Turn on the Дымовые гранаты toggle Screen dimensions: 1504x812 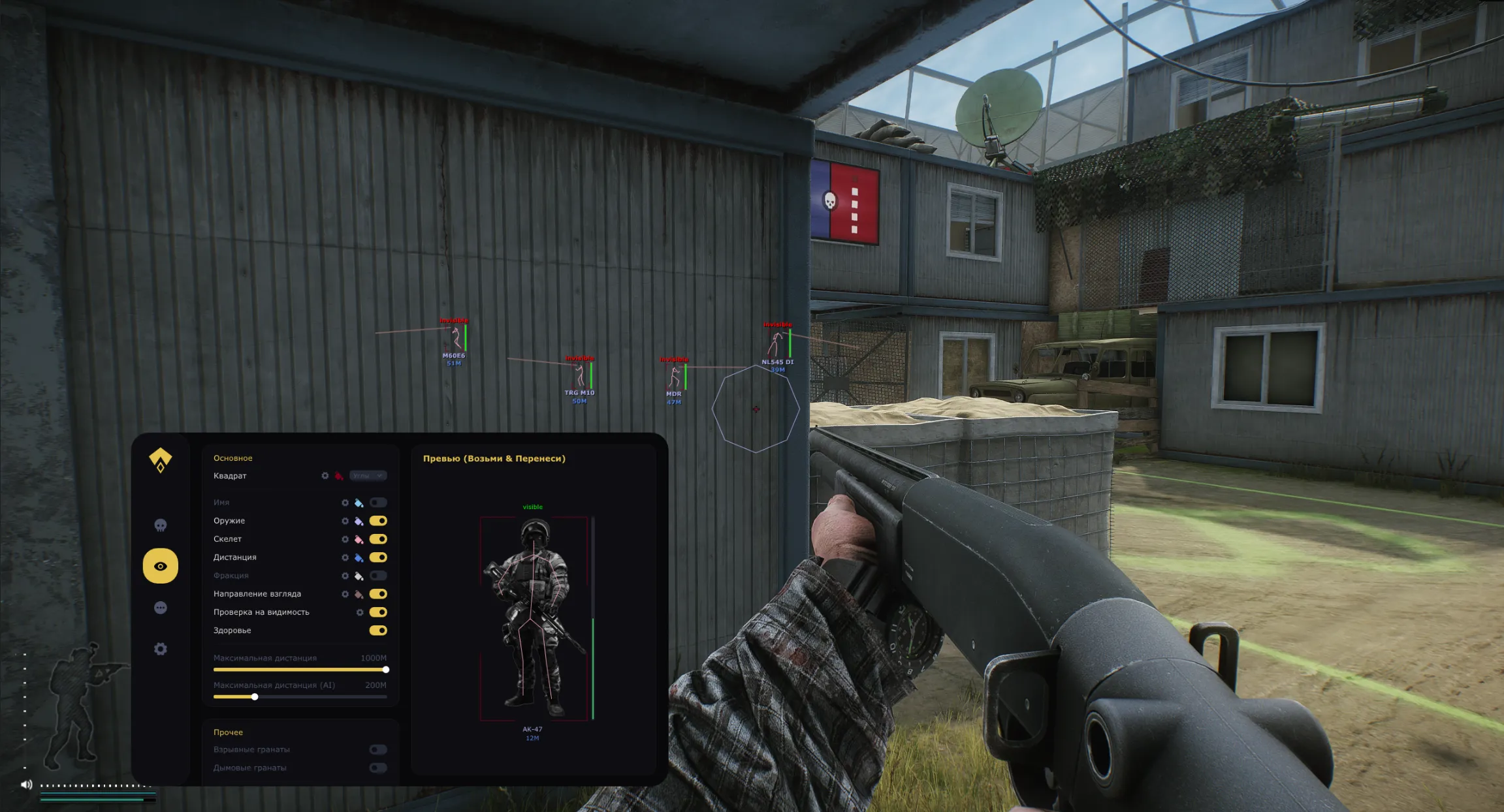377,768
